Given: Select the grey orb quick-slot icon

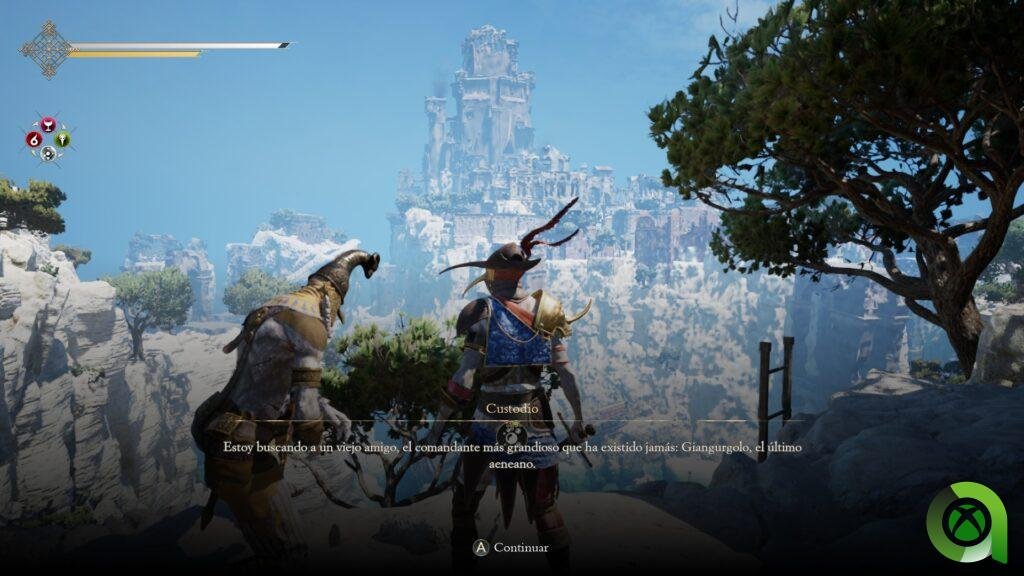Looking at the screenshot, I should pyautogui.click(x=48, y=153).
